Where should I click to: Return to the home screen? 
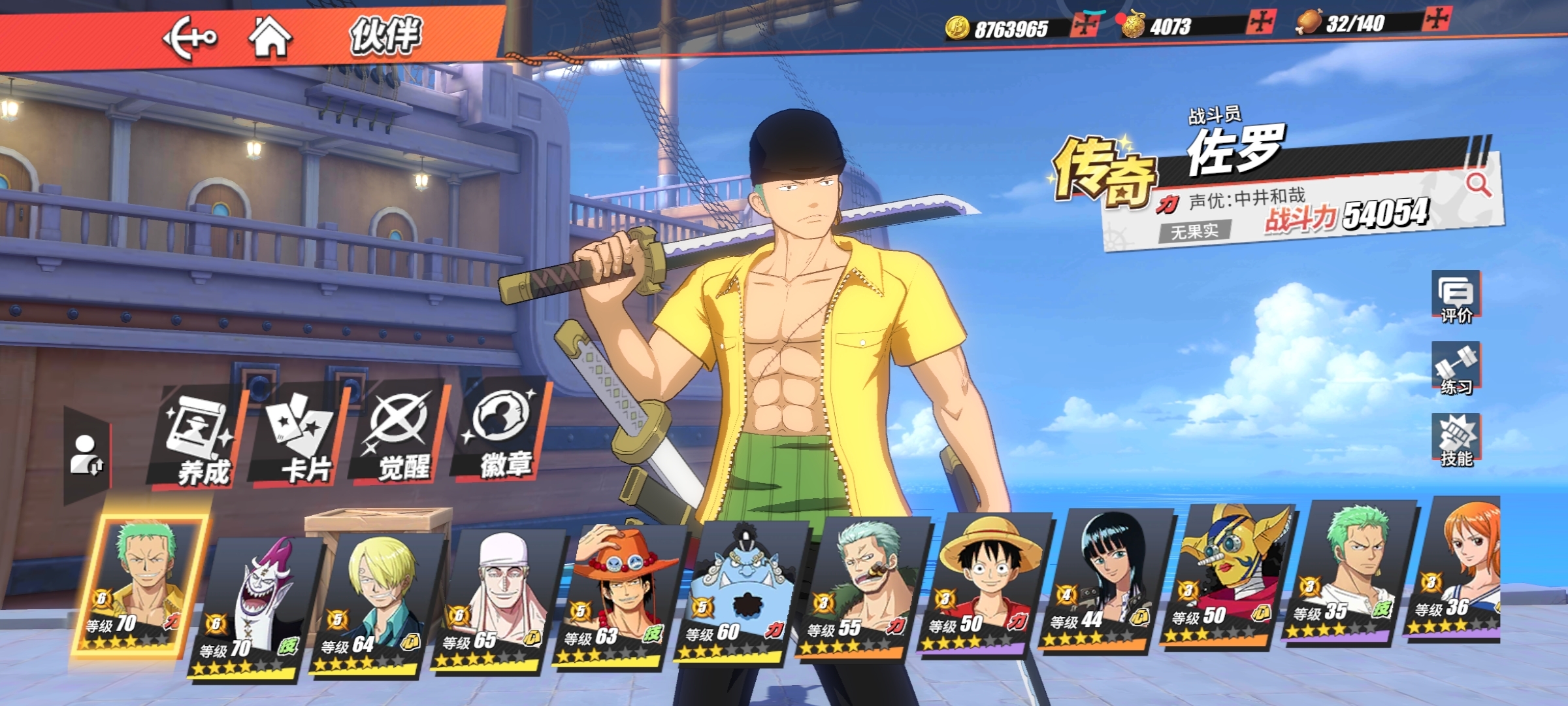click(x=270, y=37)
